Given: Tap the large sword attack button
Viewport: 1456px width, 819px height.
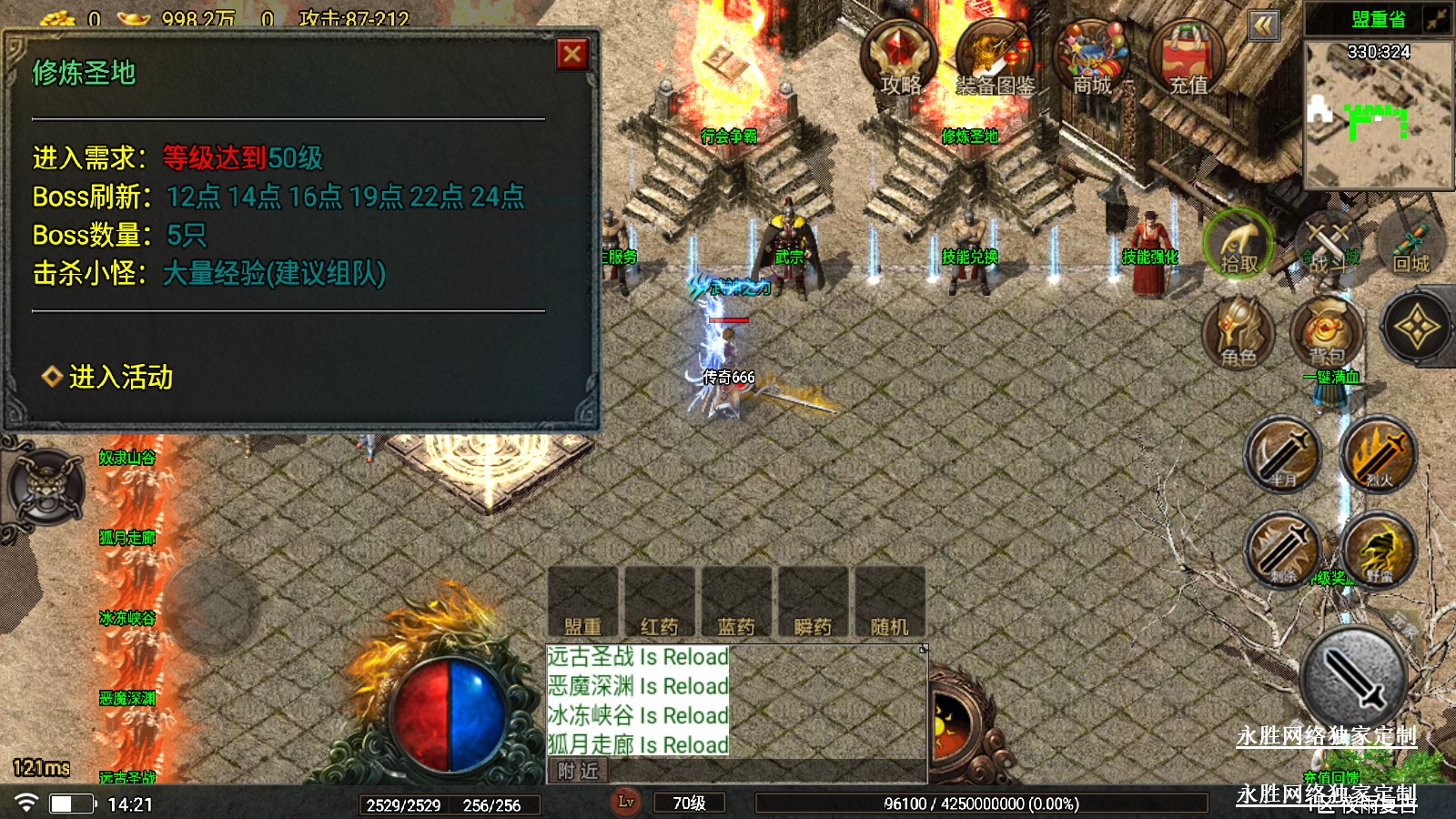Looking at the screenshot, I should 1354,679.
